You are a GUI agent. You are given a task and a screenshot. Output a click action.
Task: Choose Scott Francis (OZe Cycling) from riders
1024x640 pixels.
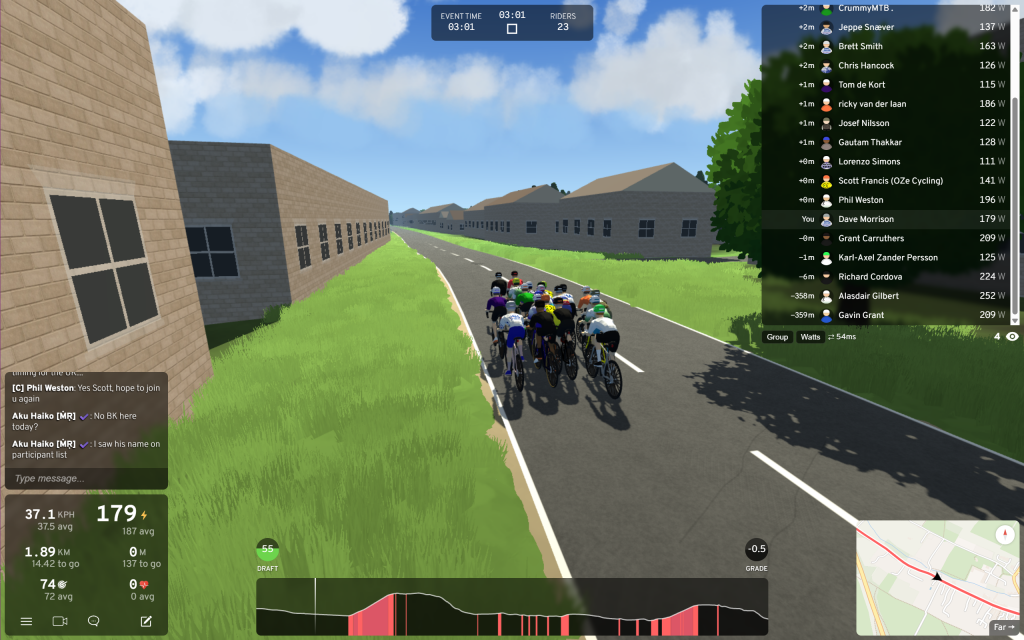point(891,181)
